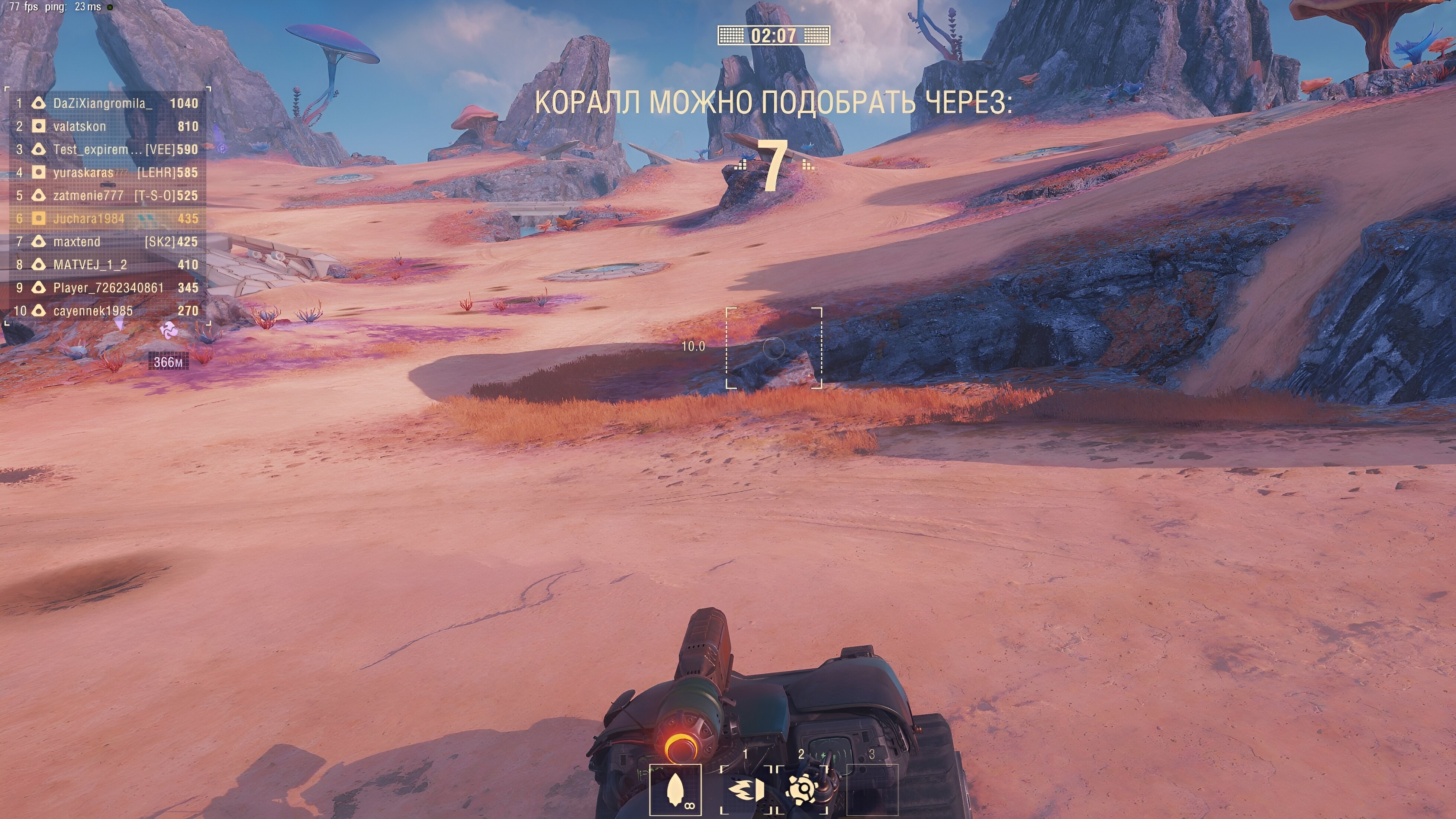This screenshot has width=1456, height=819.
Task: Select the empty slot numbered 3
Action: pyautogui.click(x=872, y=789)
